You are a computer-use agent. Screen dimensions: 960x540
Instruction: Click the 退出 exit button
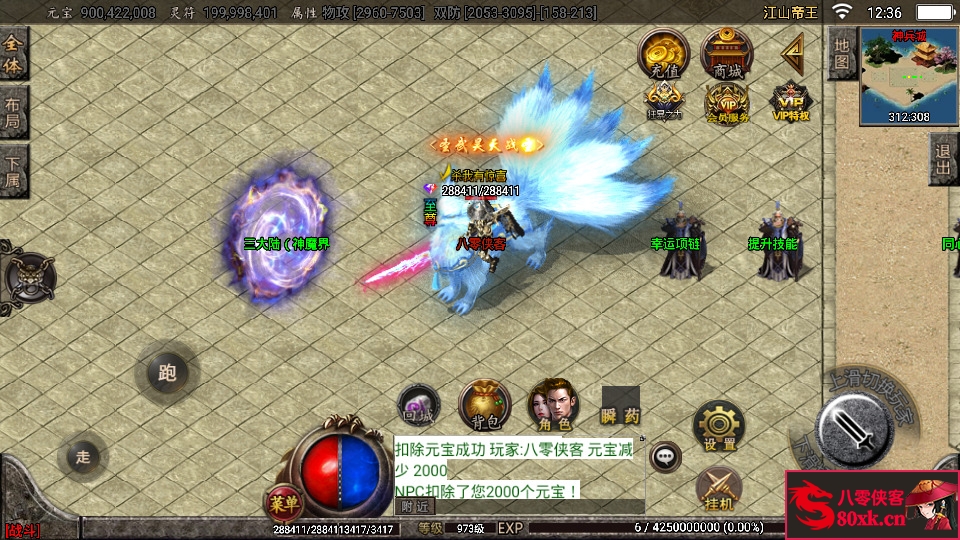(943, 160)
